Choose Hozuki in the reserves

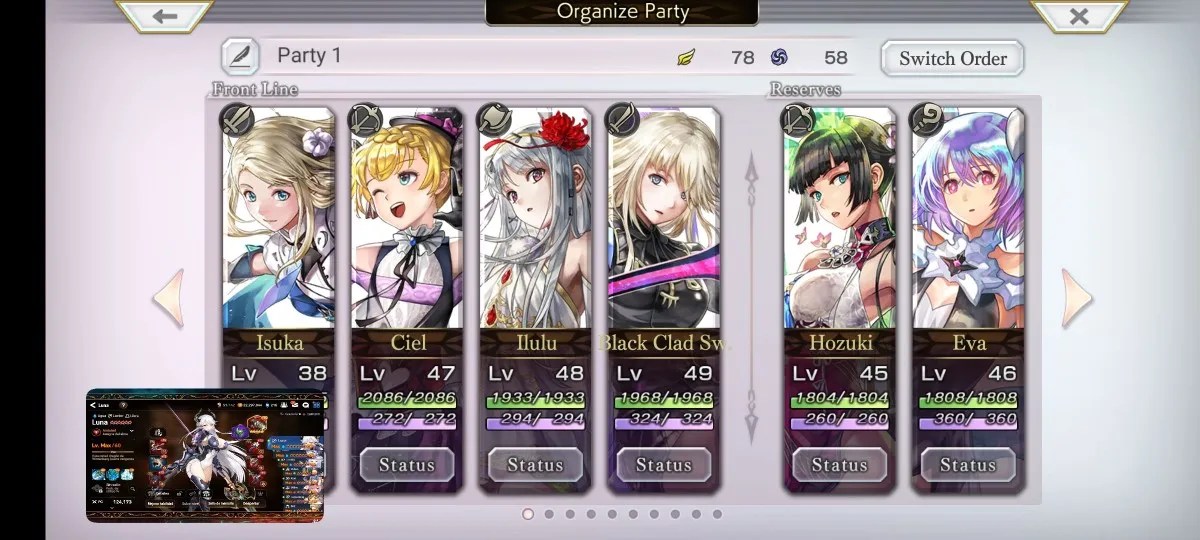click(x=840, y=230)
